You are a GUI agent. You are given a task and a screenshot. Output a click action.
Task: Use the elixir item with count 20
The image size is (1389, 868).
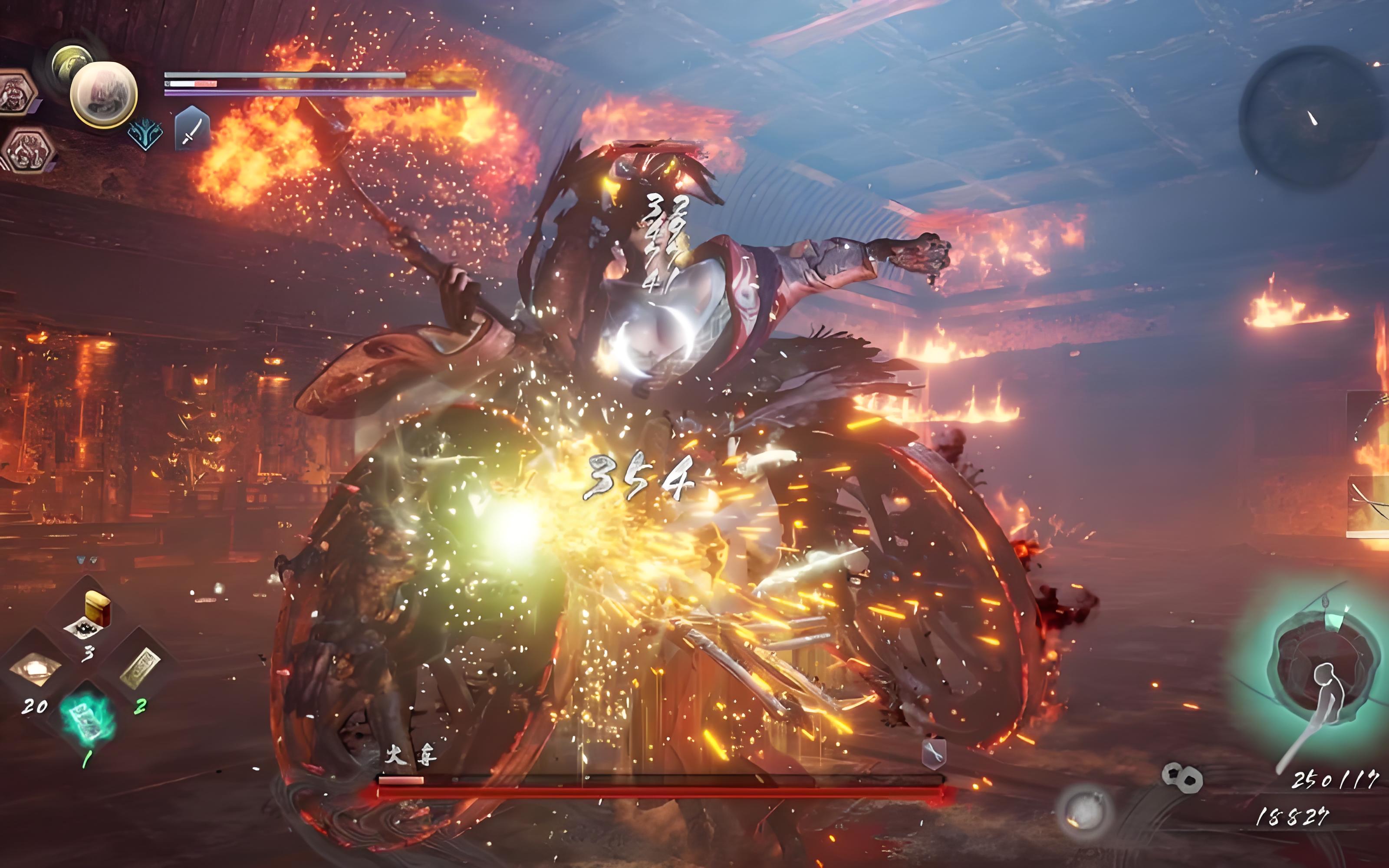pyautogui.click(x=34, y=669)
